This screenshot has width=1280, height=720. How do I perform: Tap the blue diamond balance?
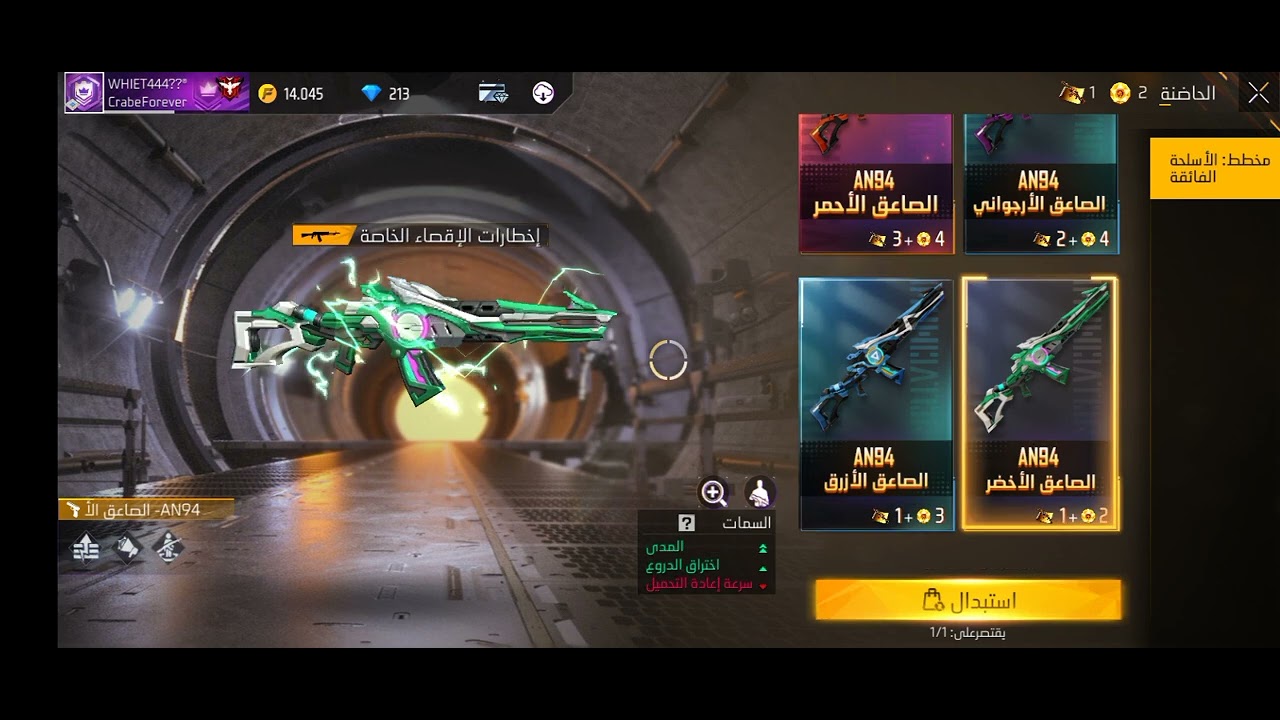[386, 94]
